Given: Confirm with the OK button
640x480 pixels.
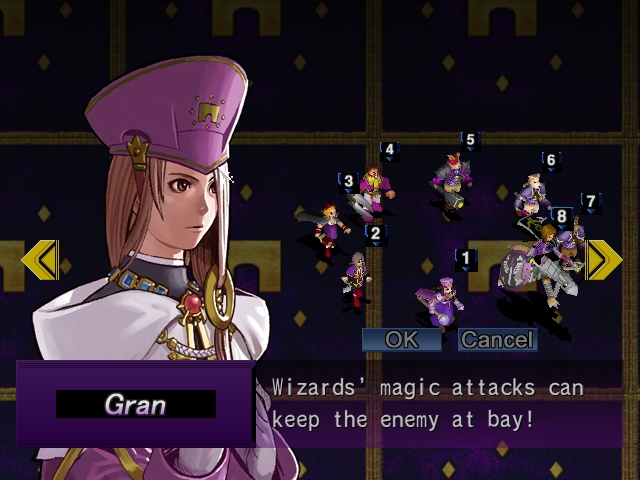Looking at the screenshot, I should (401, 340).
